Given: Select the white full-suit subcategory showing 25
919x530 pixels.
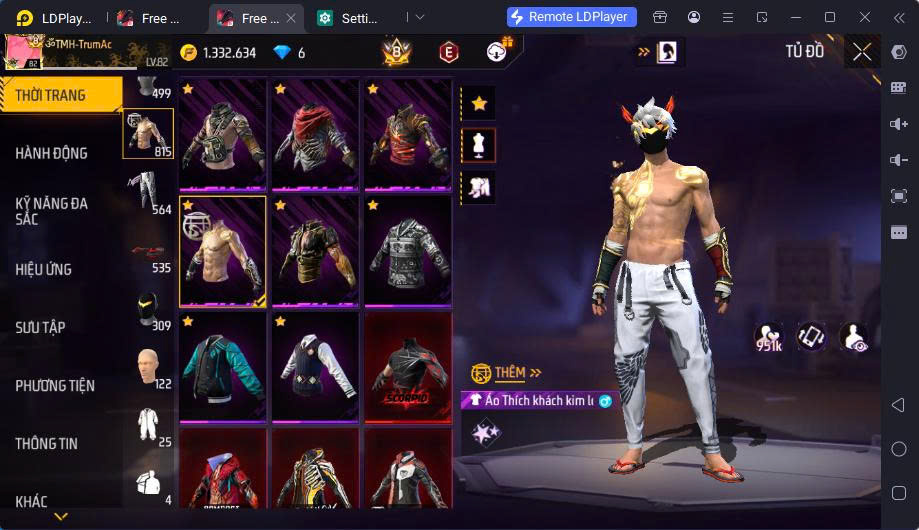Looking at the screenshot, I should 148,425.
